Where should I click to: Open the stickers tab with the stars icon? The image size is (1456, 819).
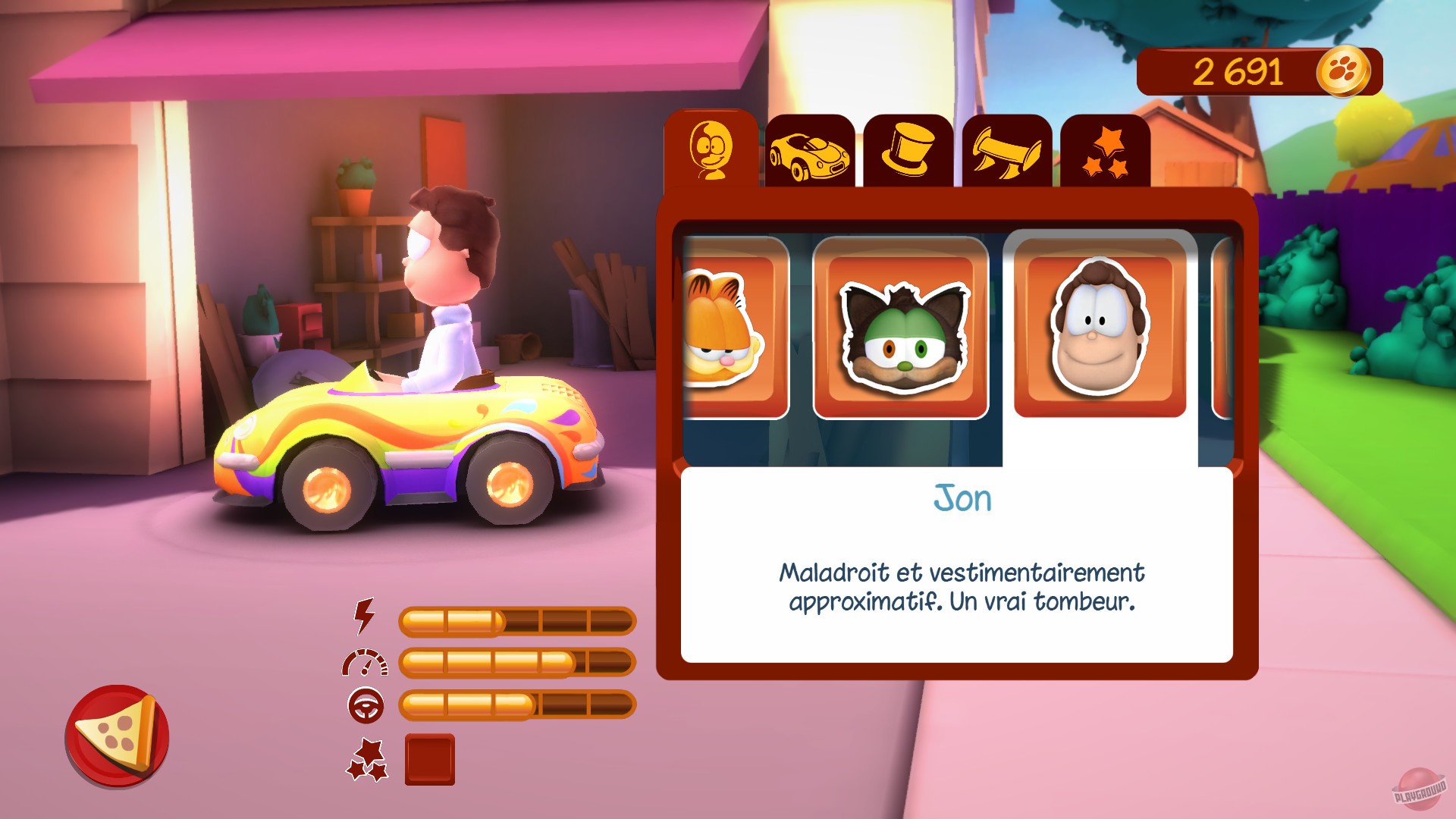click(1109, 152)
